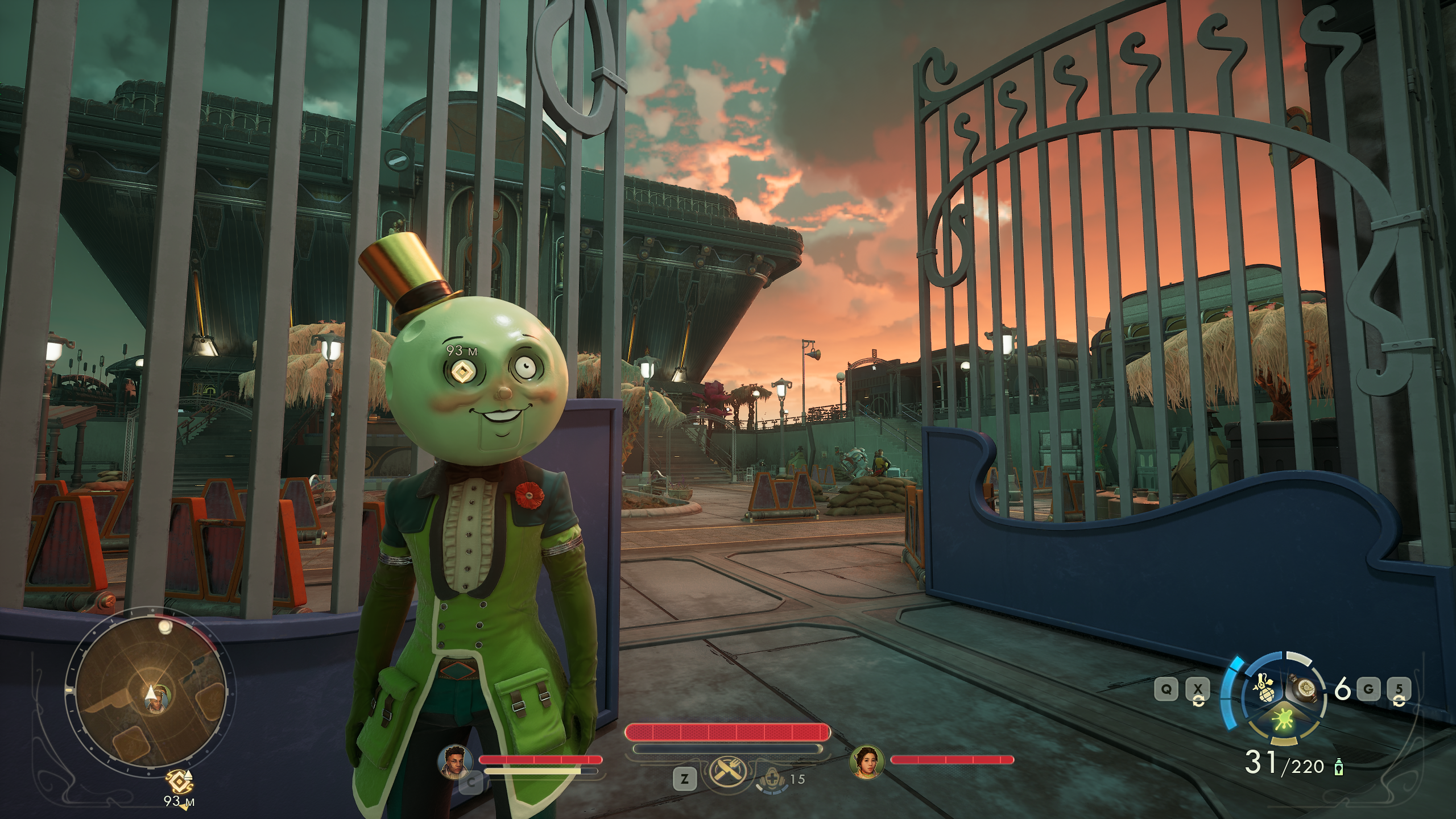Screen dimensions: 1456x819
Task: Select the gold quest marker below the minimap
Action: (x=180, y=779)
